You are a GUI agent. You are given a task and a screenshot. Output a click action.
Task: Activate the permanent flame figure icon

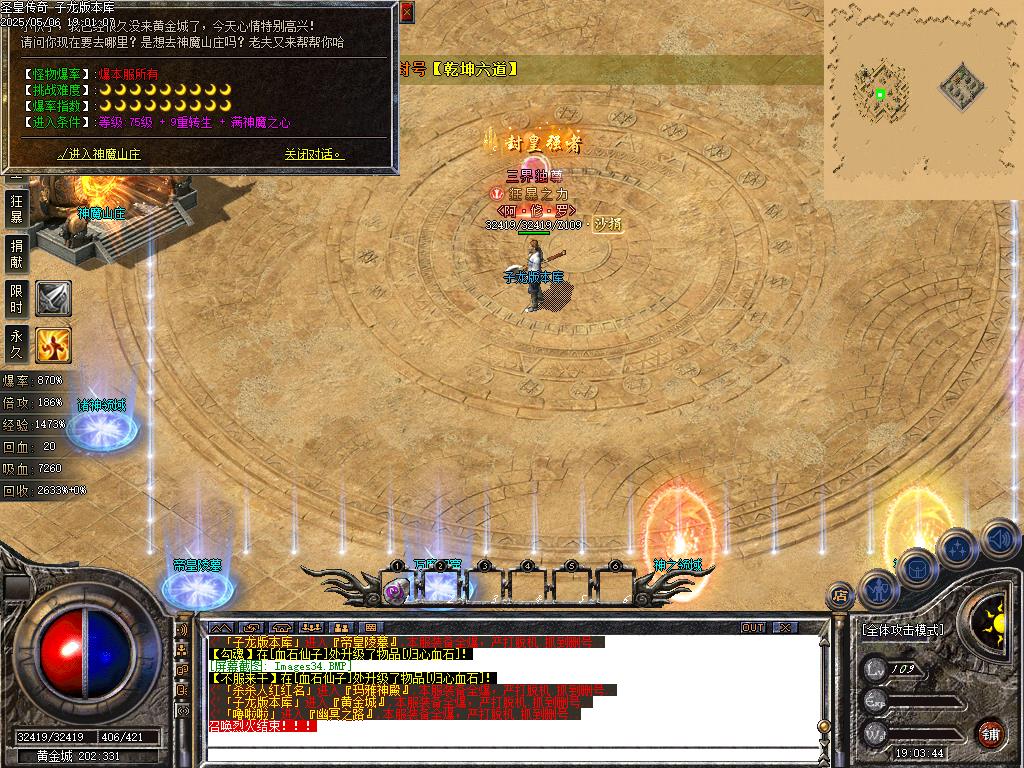[x=53, y=345]
